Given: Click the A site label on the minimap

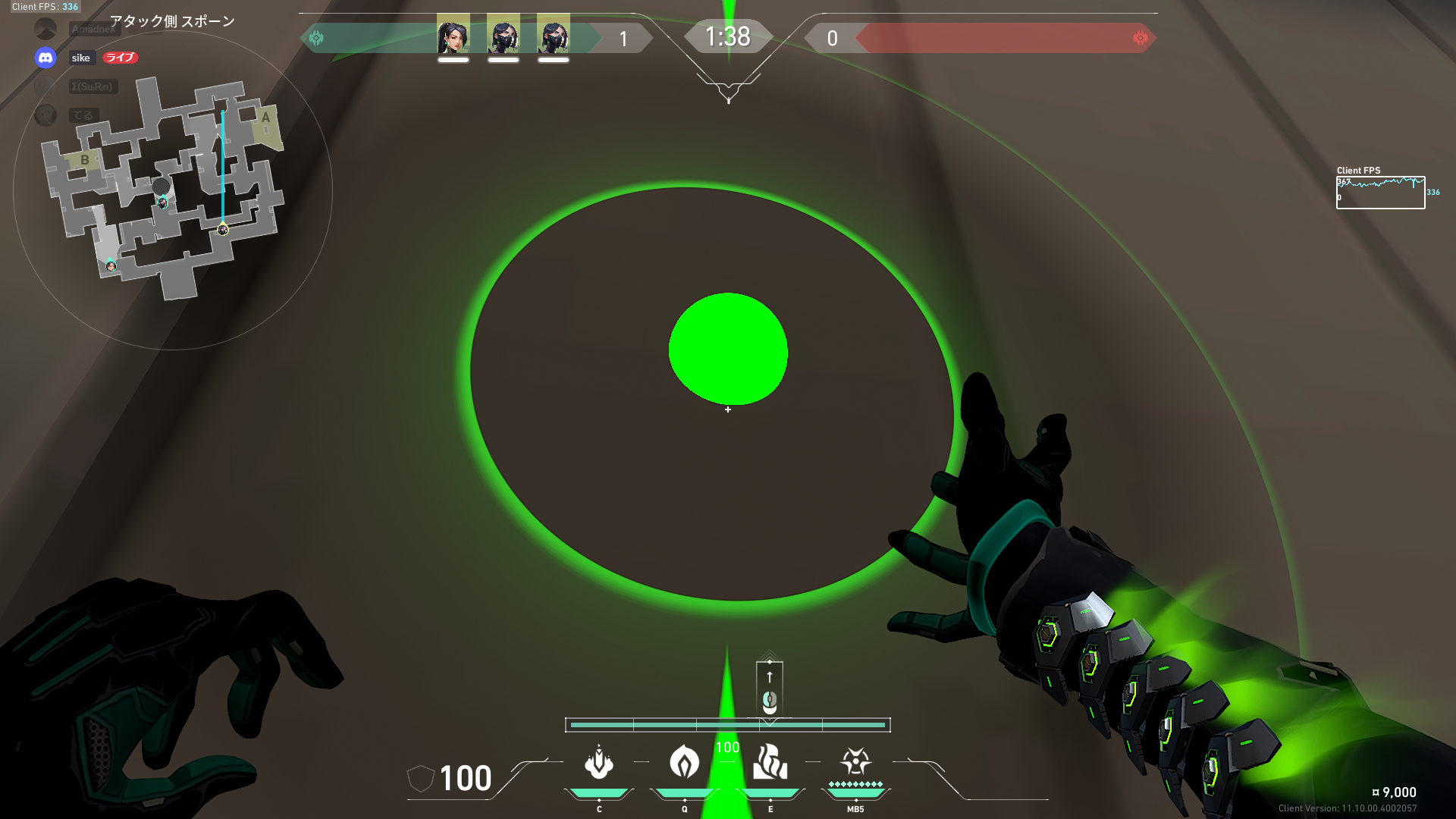Looking at the screenshot, I should tap(266, 118).
